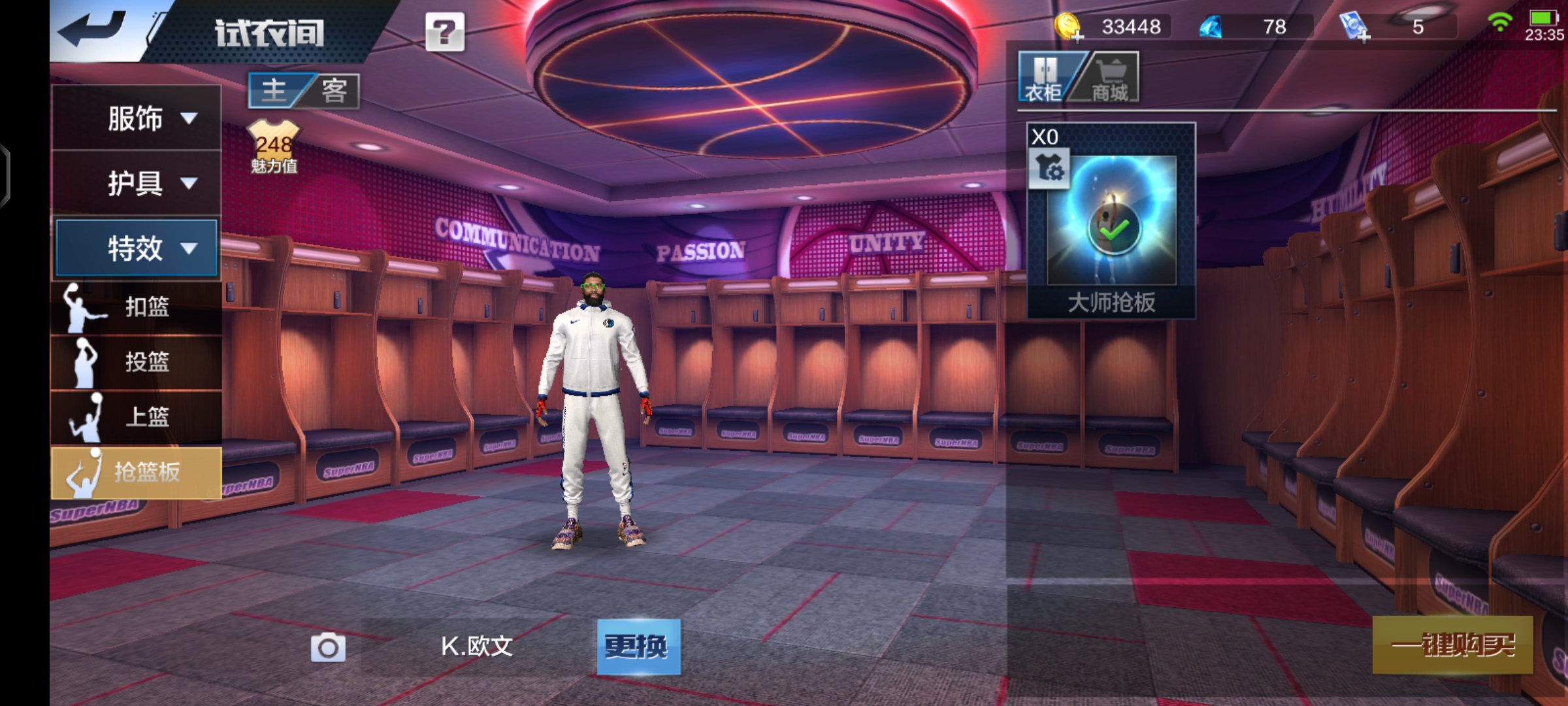The image size is (1568, 706).
Task: Click the 更换 change player button
Action: point(638,647)
